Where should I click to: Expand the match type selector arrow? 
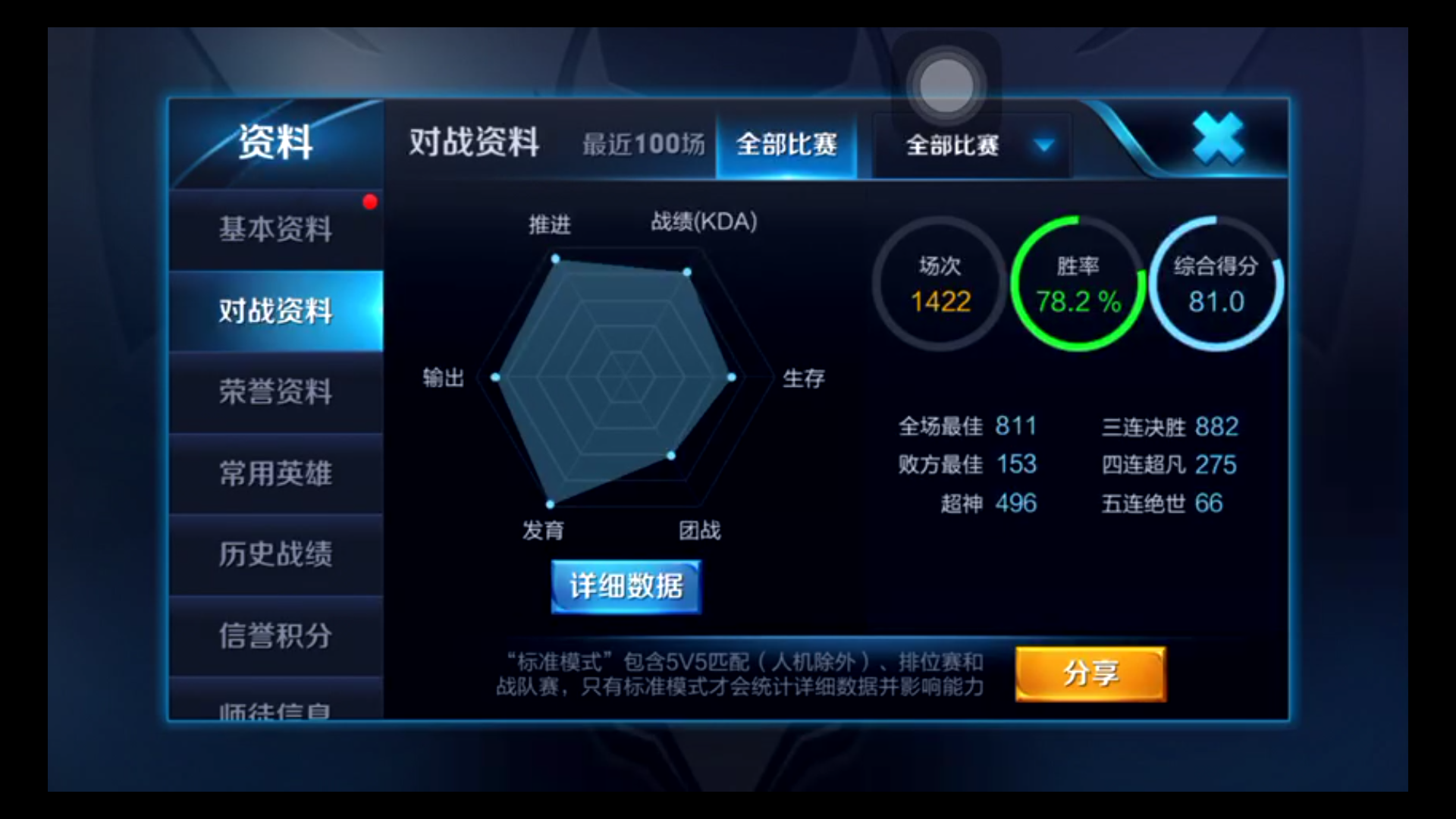tap(1043, 146)
